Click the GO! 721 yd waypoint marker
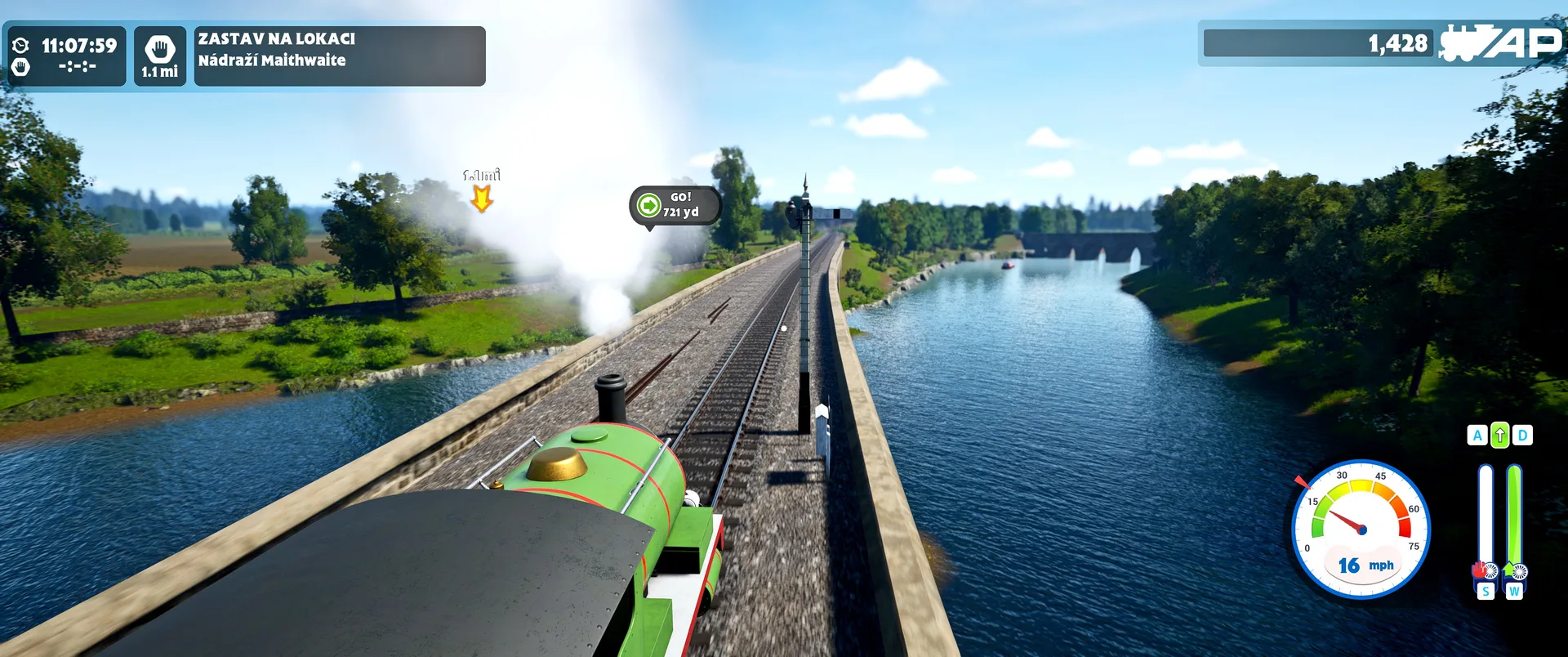The height and width of the screenshot is (657, 1568). coord(675,205)
